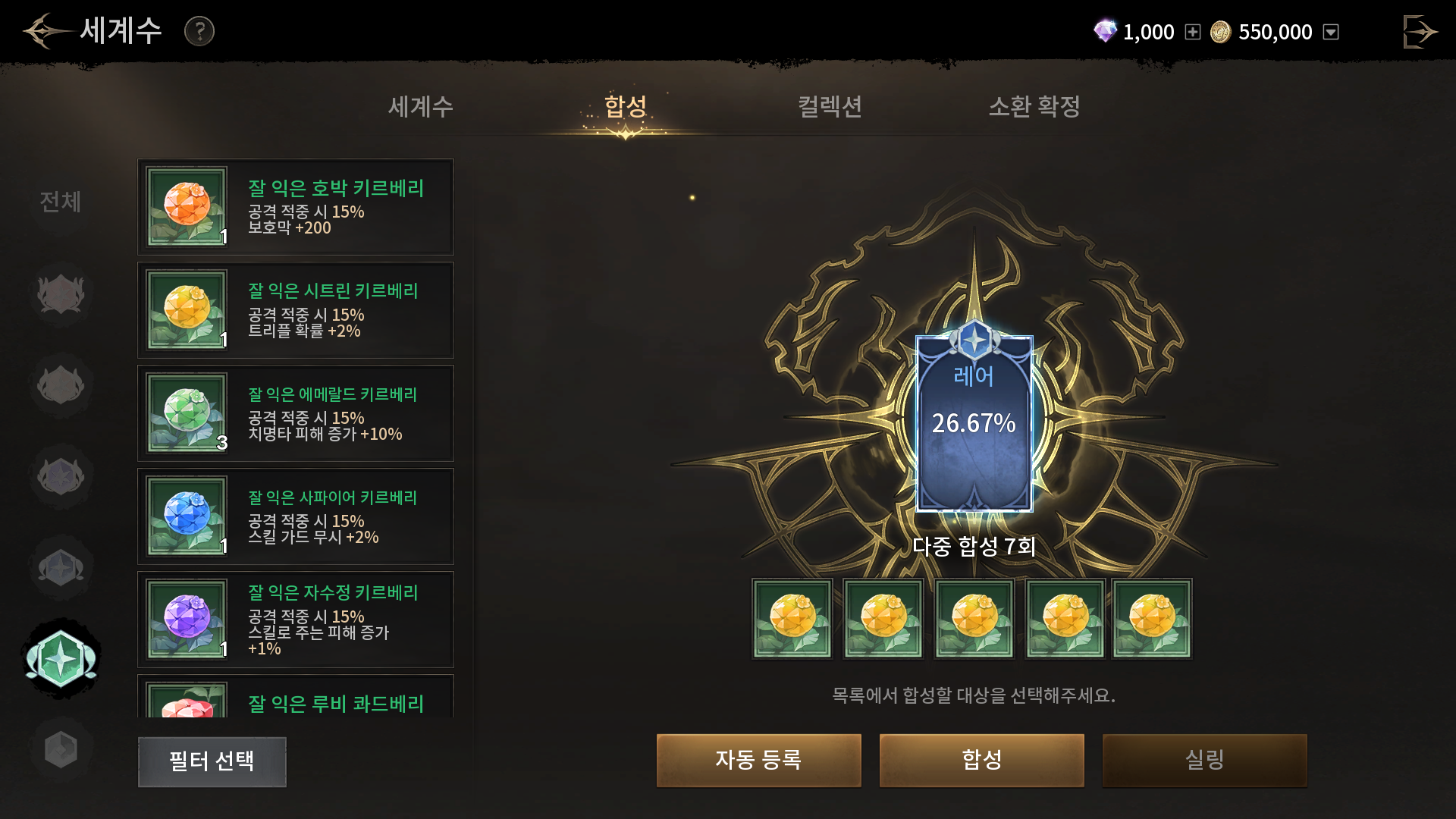This screenshot has height=819, width=1456.
Task: Expand the gold currency dropdown arrow
Action: (x=1331, y=32)
